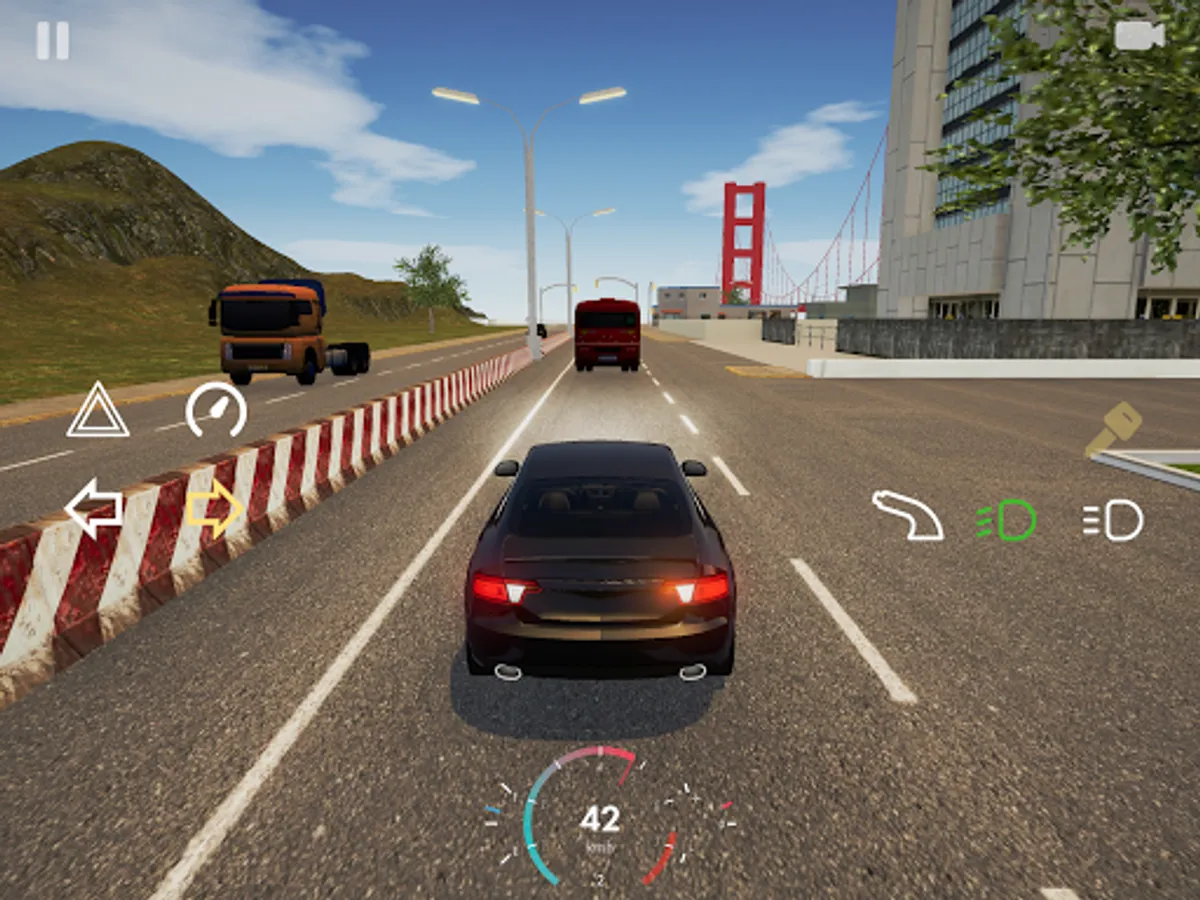Turn on the hazard warning lights
This screenshot has width=1200, height=900.
click(x=97, y=410)
